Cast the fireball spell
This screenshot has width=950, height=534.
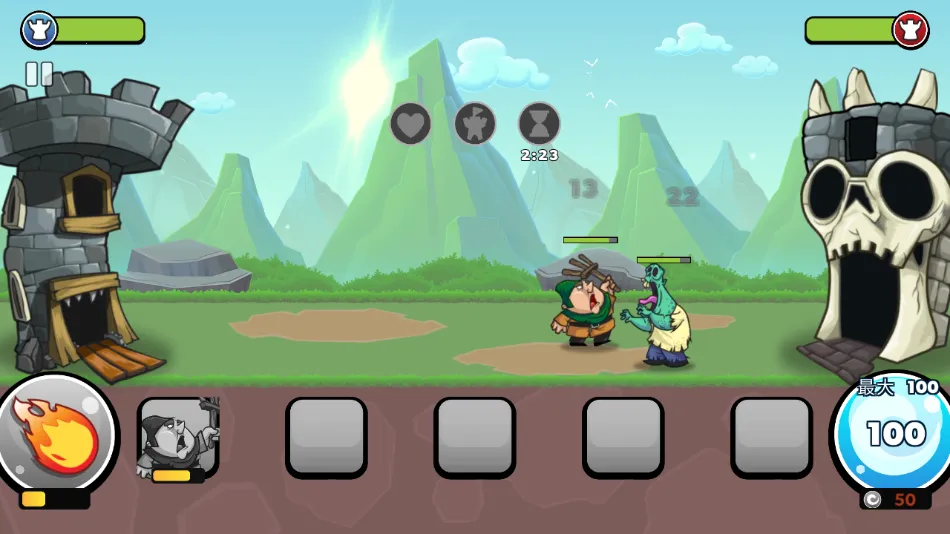point(57,434)
